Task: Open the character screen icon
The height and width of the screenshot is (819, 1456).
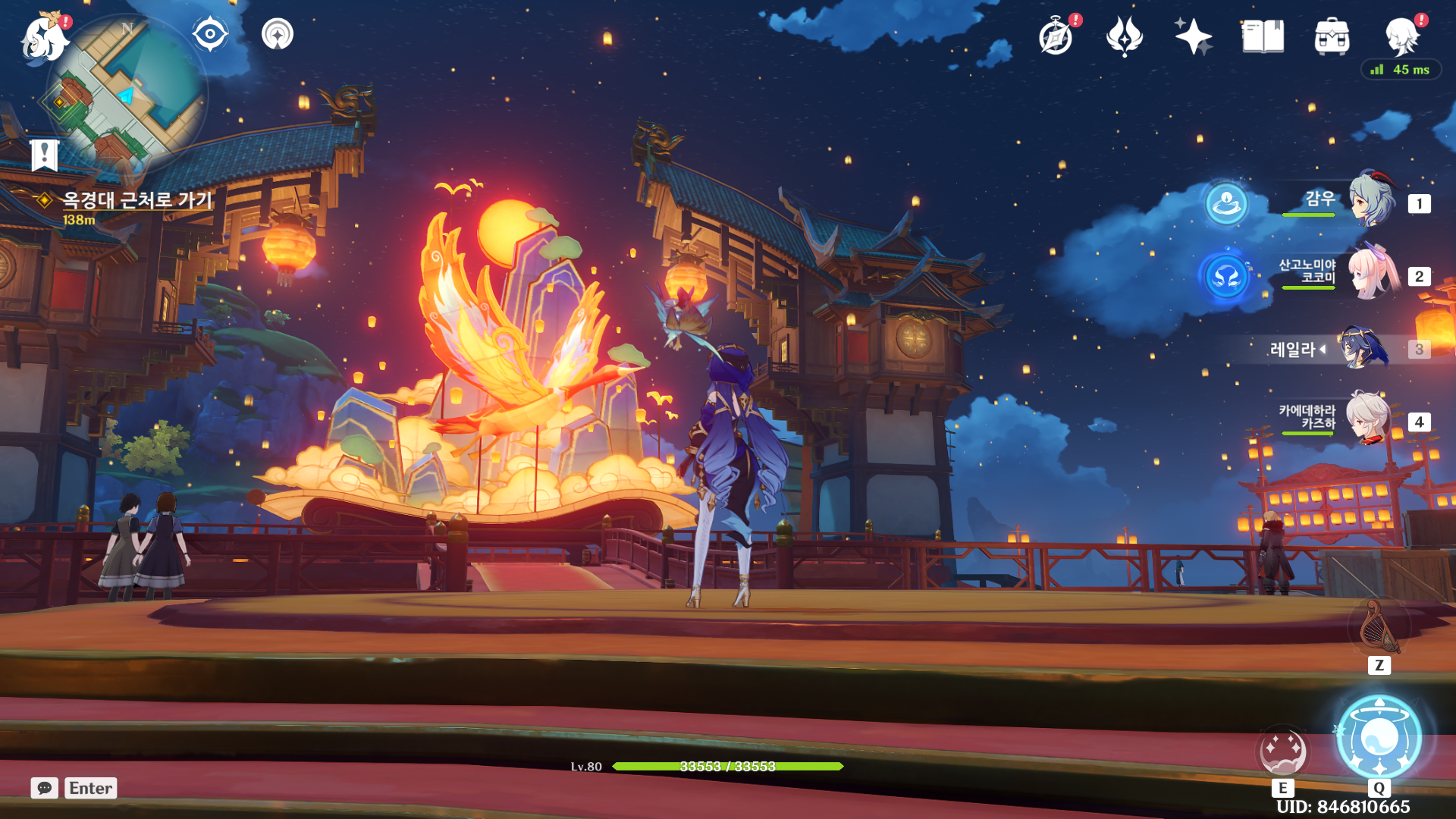Action: (1401, 36)
